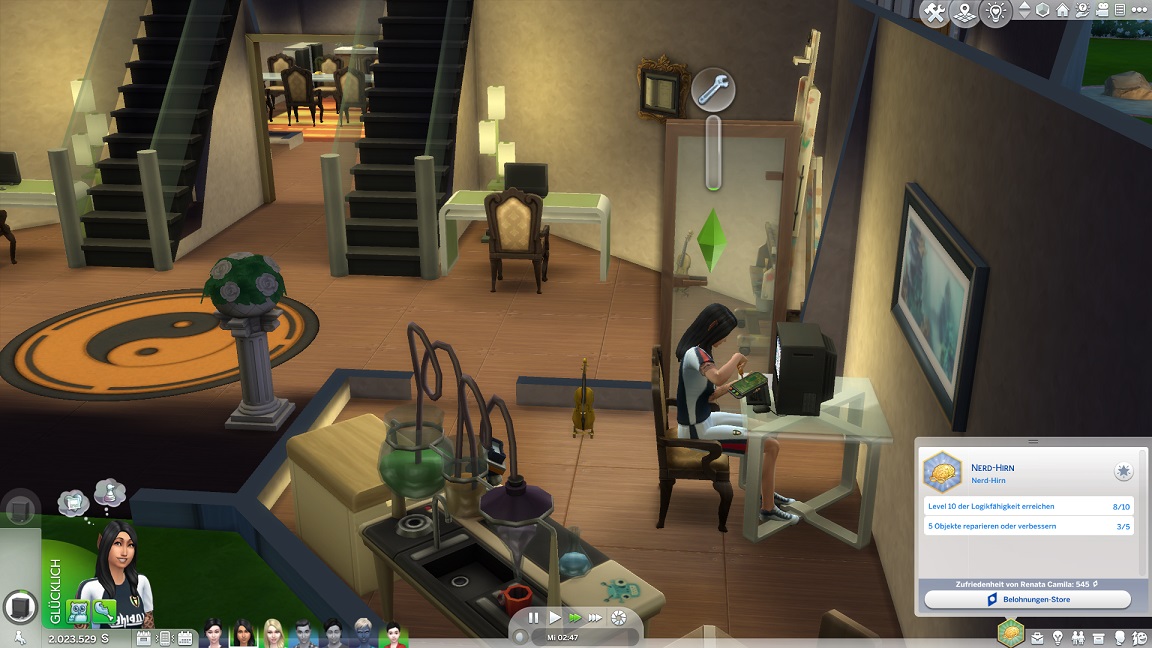Set game speed to normal play

pos(555,618)
